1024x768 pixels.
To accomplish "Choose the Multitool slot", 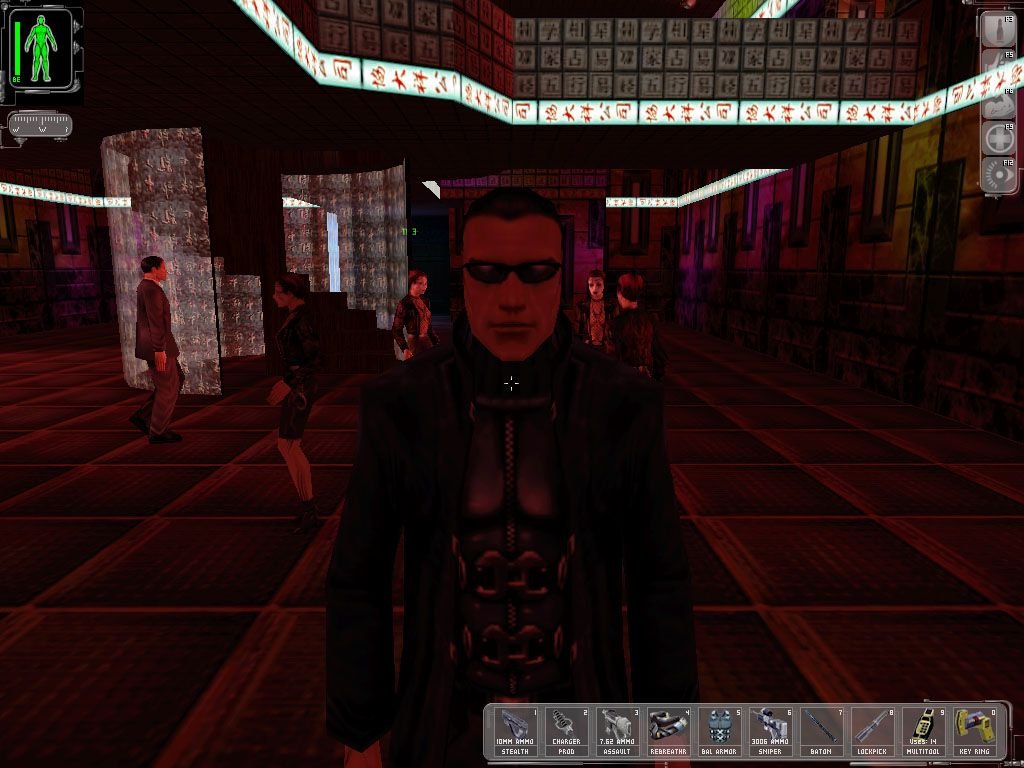I will tap(922, 730).
